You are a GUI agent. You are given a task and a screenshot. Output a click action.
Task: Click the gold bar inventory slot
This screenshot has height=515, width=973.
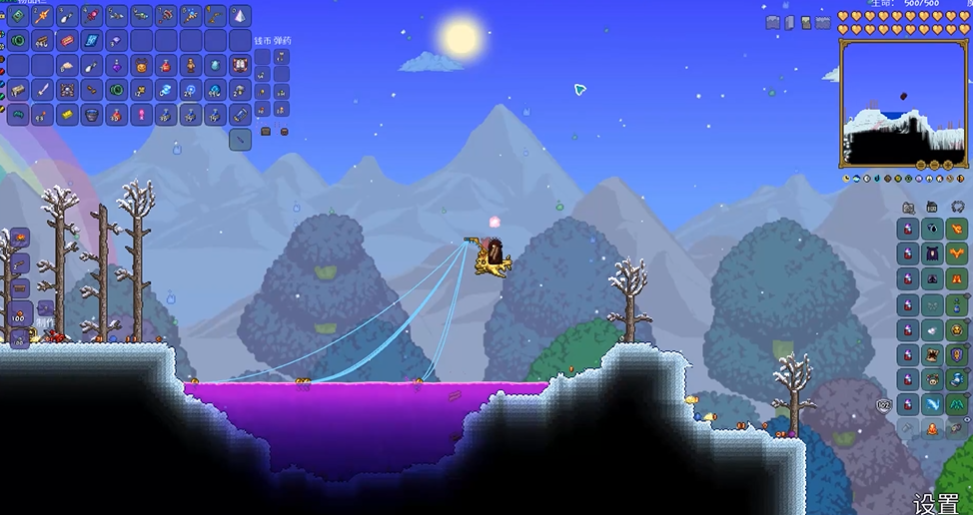point(67,115)
